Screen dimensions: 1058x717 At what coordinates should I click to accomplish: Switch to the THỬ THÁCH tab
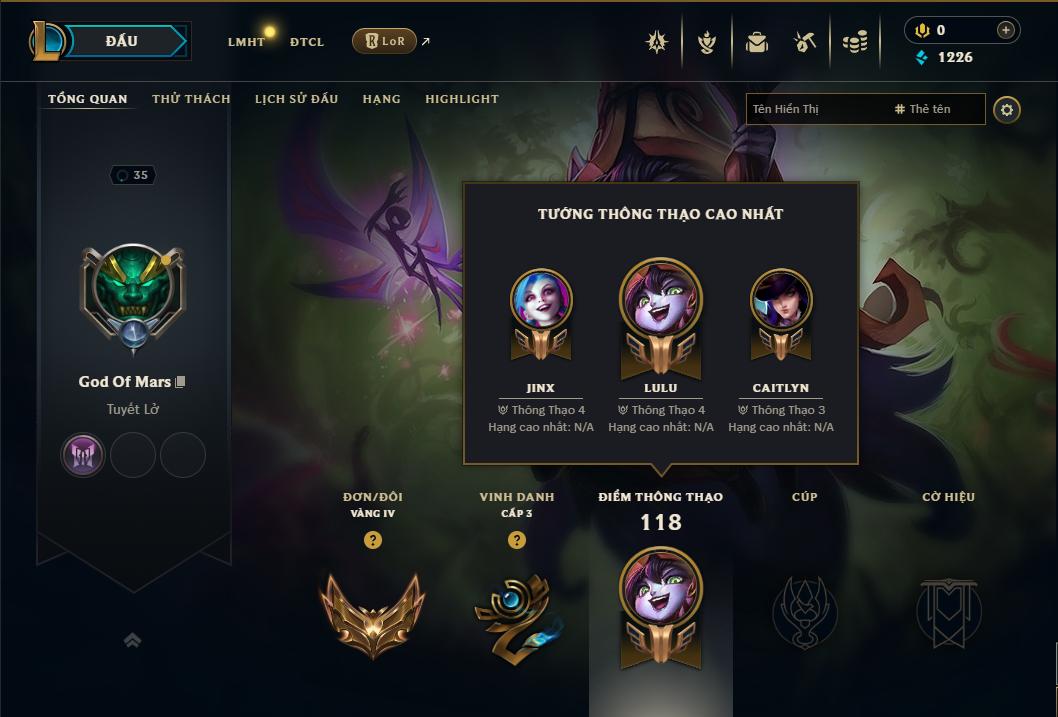[191, 99]
